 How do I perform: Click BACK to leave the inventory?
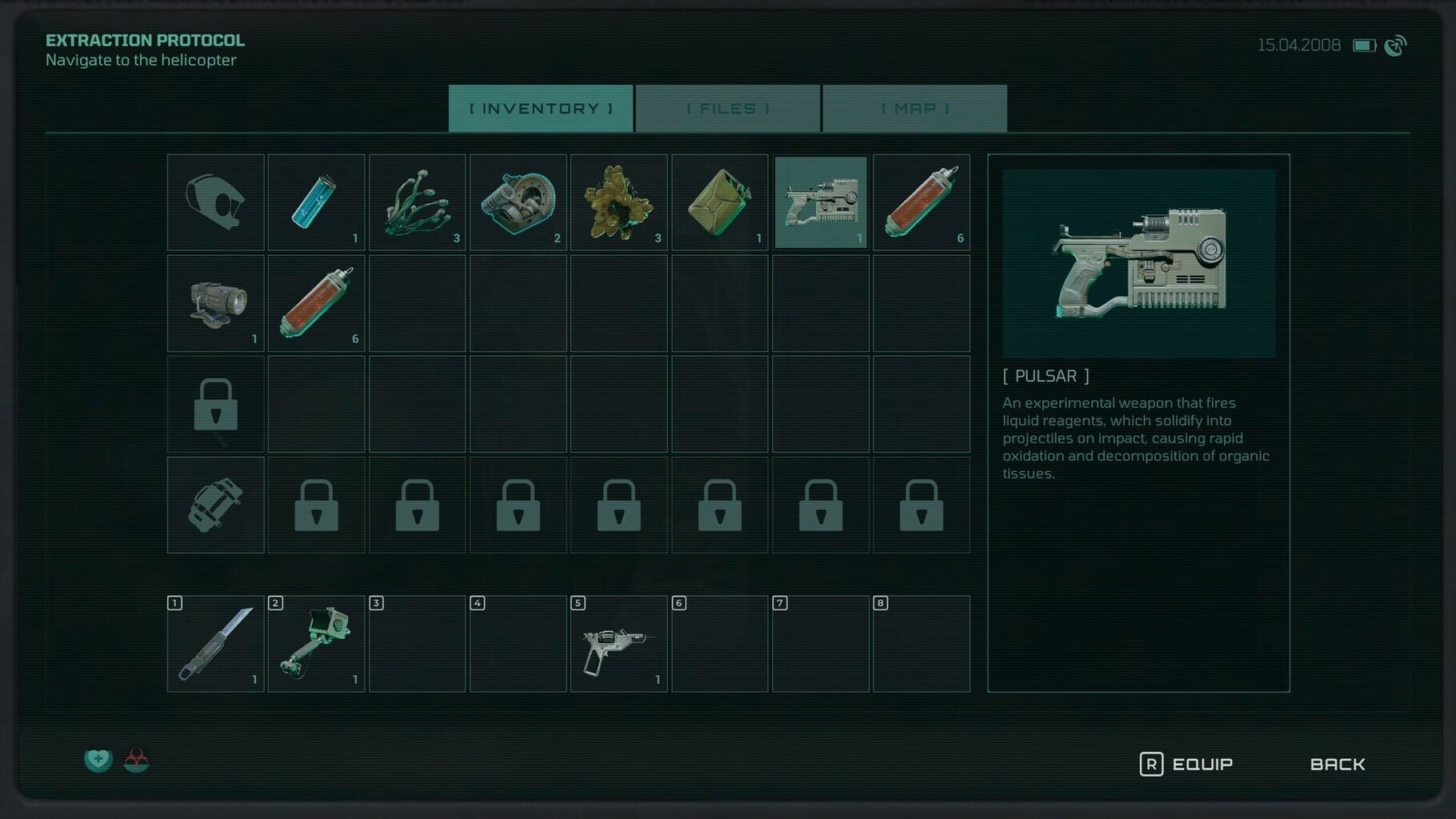pyautogui.click(x=1337, y=764)
